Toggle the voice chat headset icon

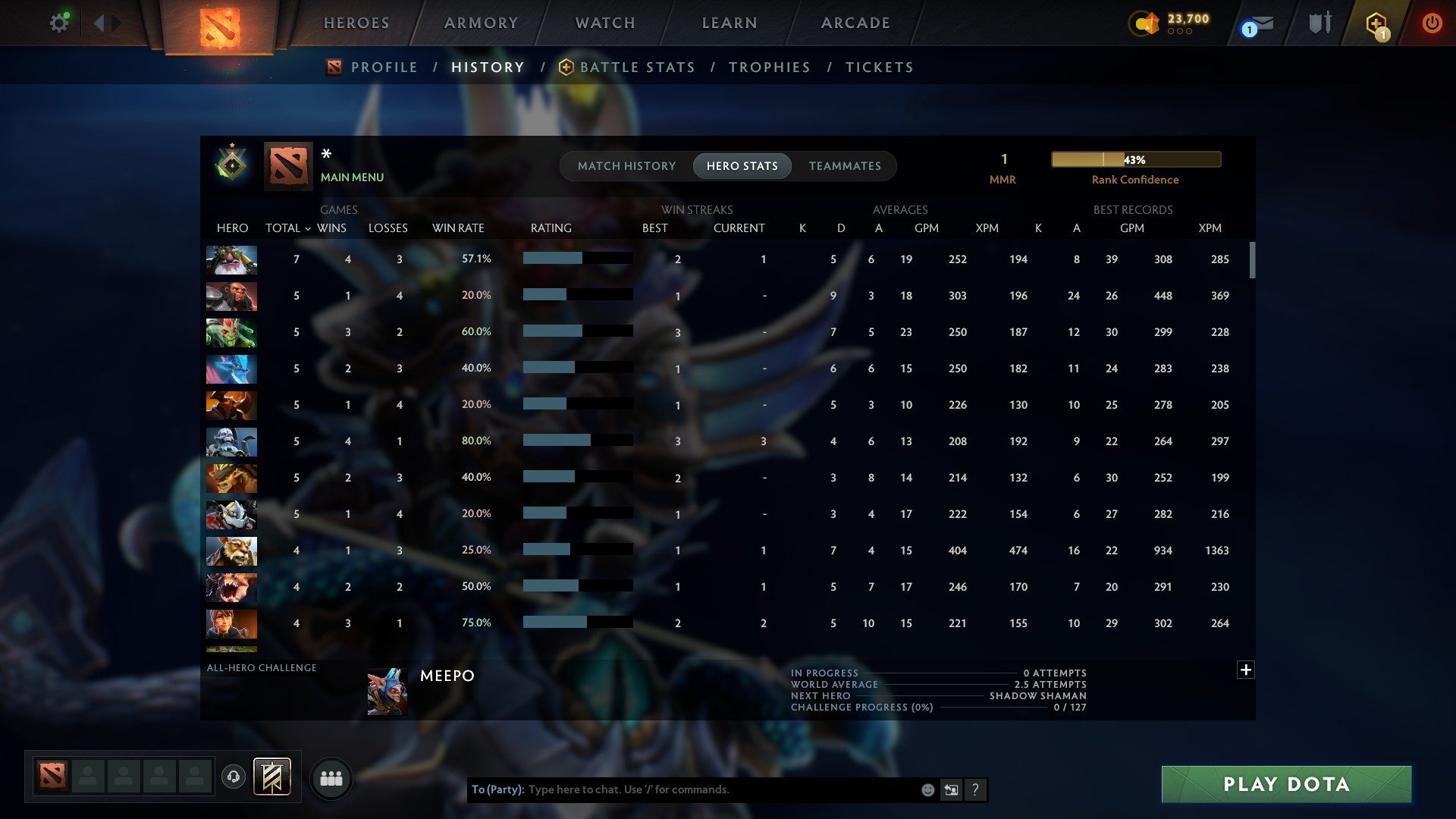click(x=233, y=777)
